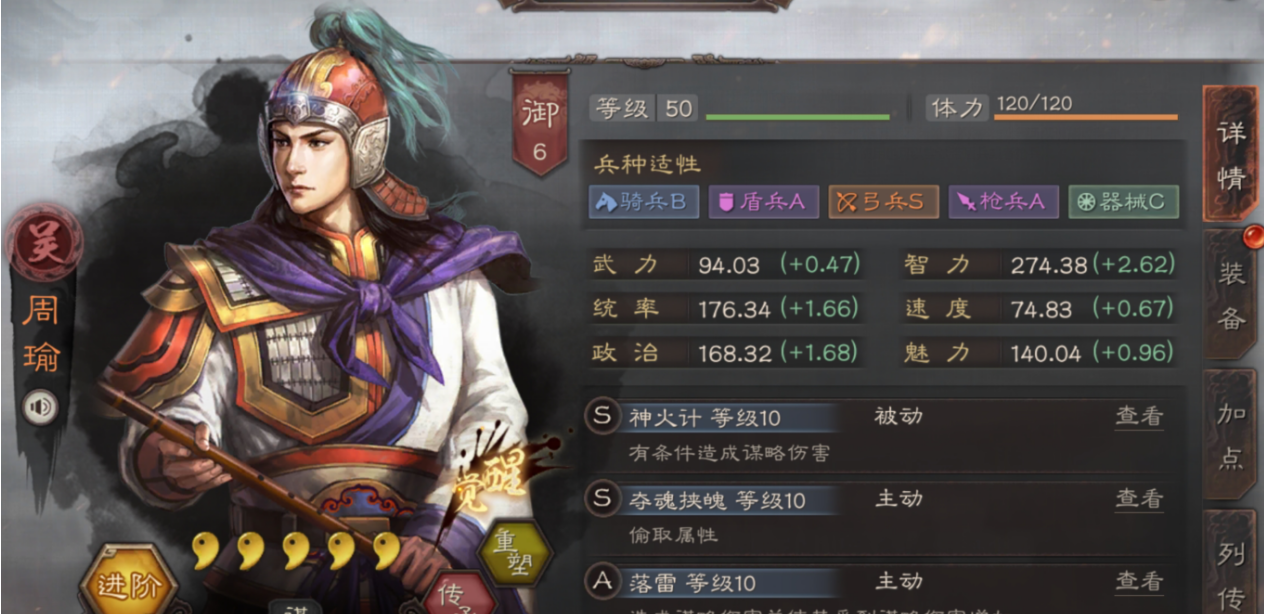The image size is (1264, 614).
Task: Play Zhou Yu's voice with speaker icon
Action: (x=41, y=407)
